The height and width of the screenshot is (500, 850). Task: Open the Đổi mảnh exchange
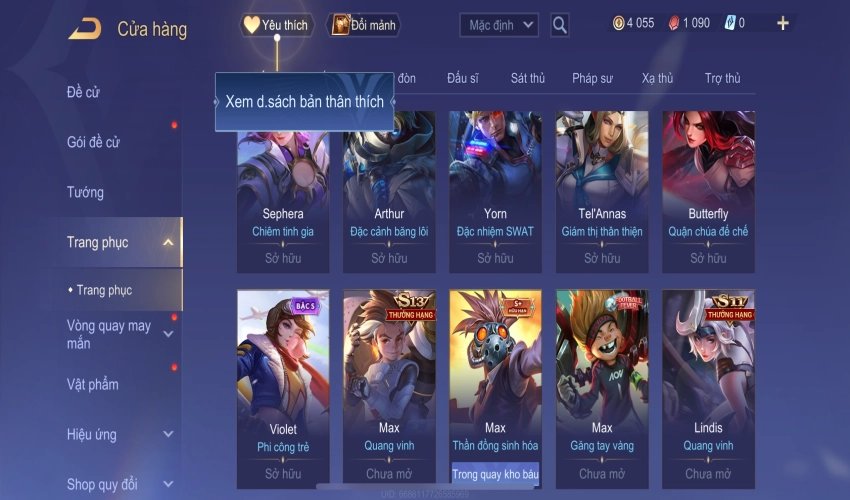tap(363, 25)
